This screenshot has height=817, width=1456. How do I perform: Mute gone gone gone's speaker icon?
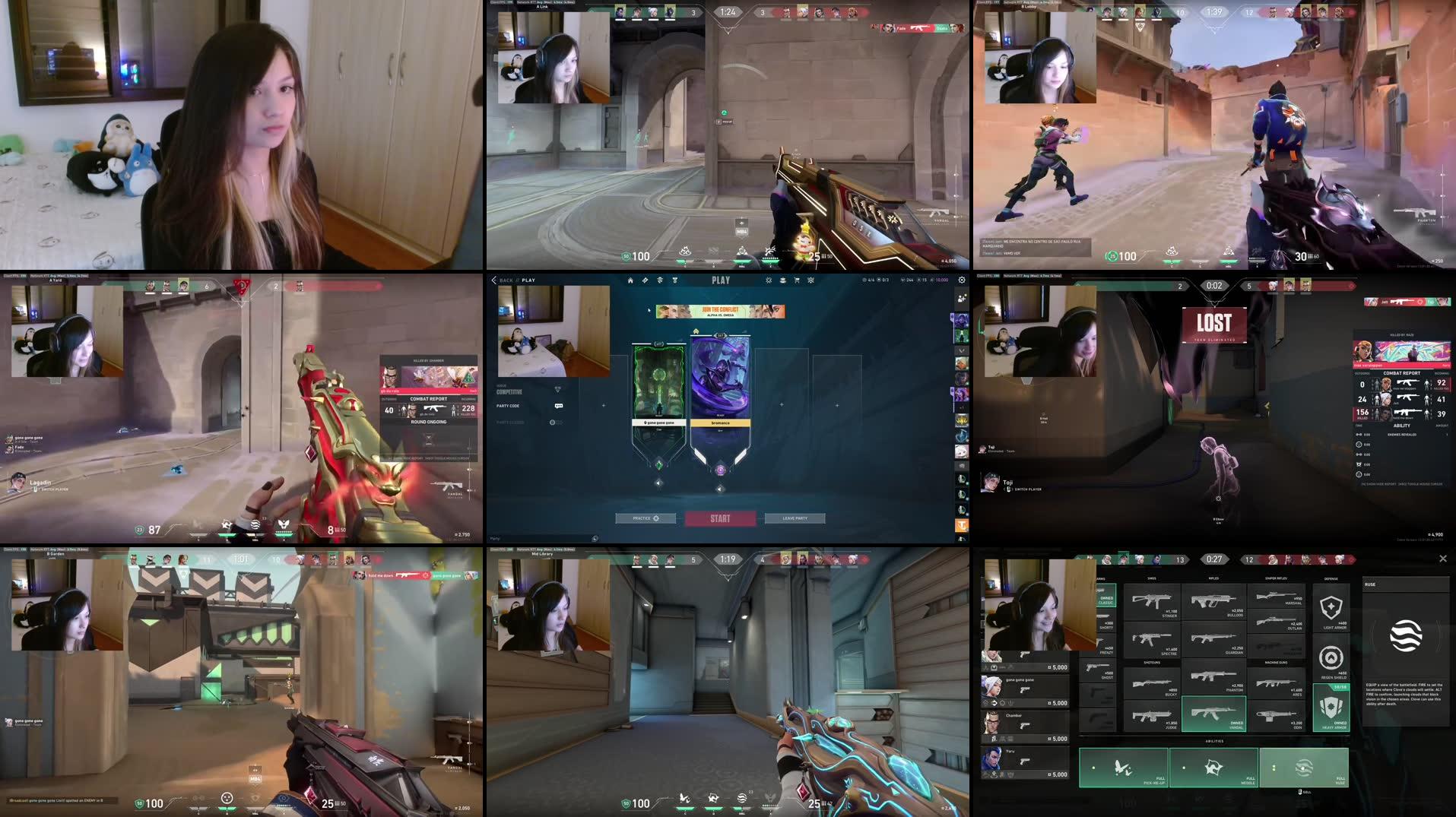(x=658, y=483)
